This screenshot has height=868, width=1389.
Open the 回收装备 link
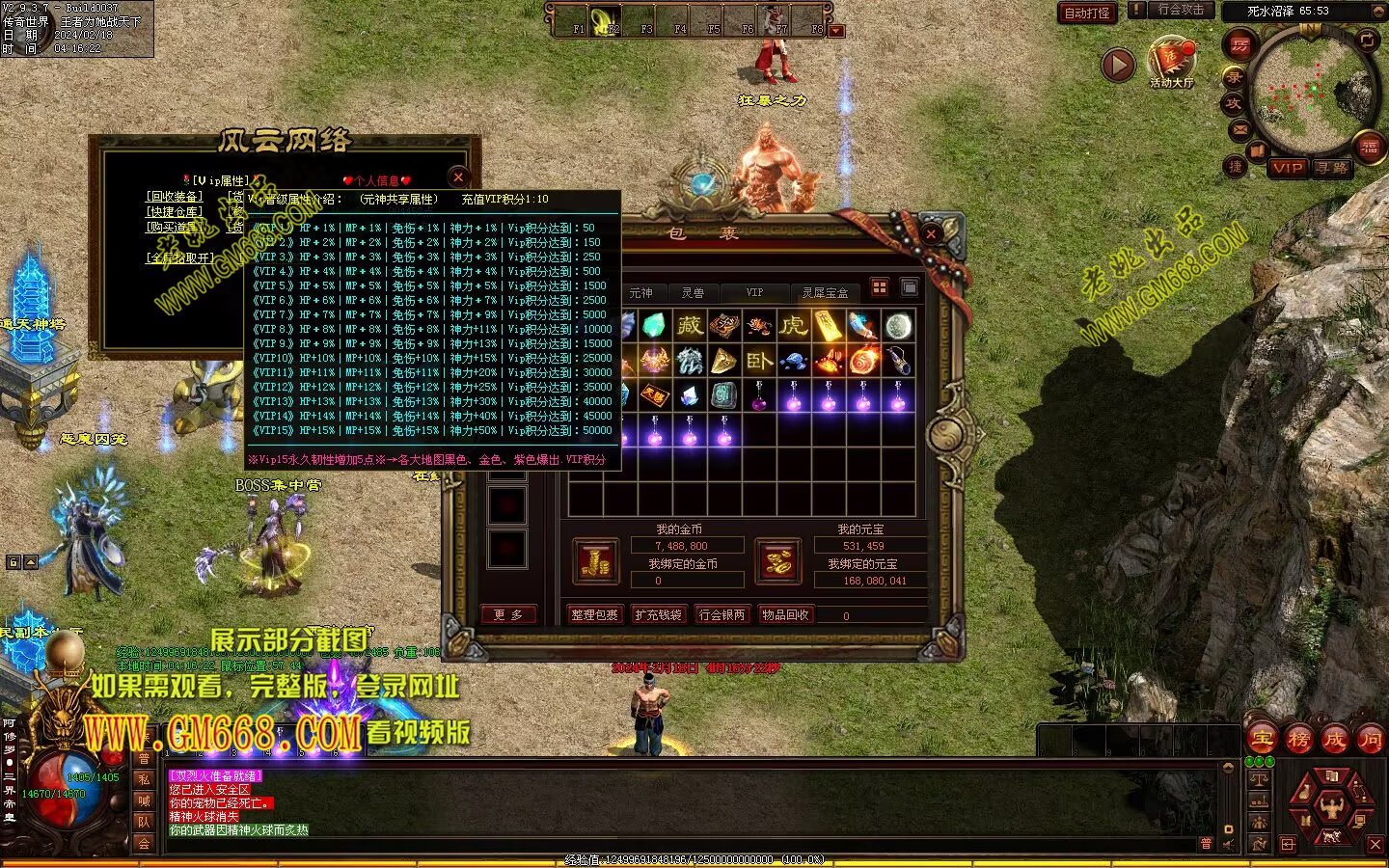click(x=175, y=197)
